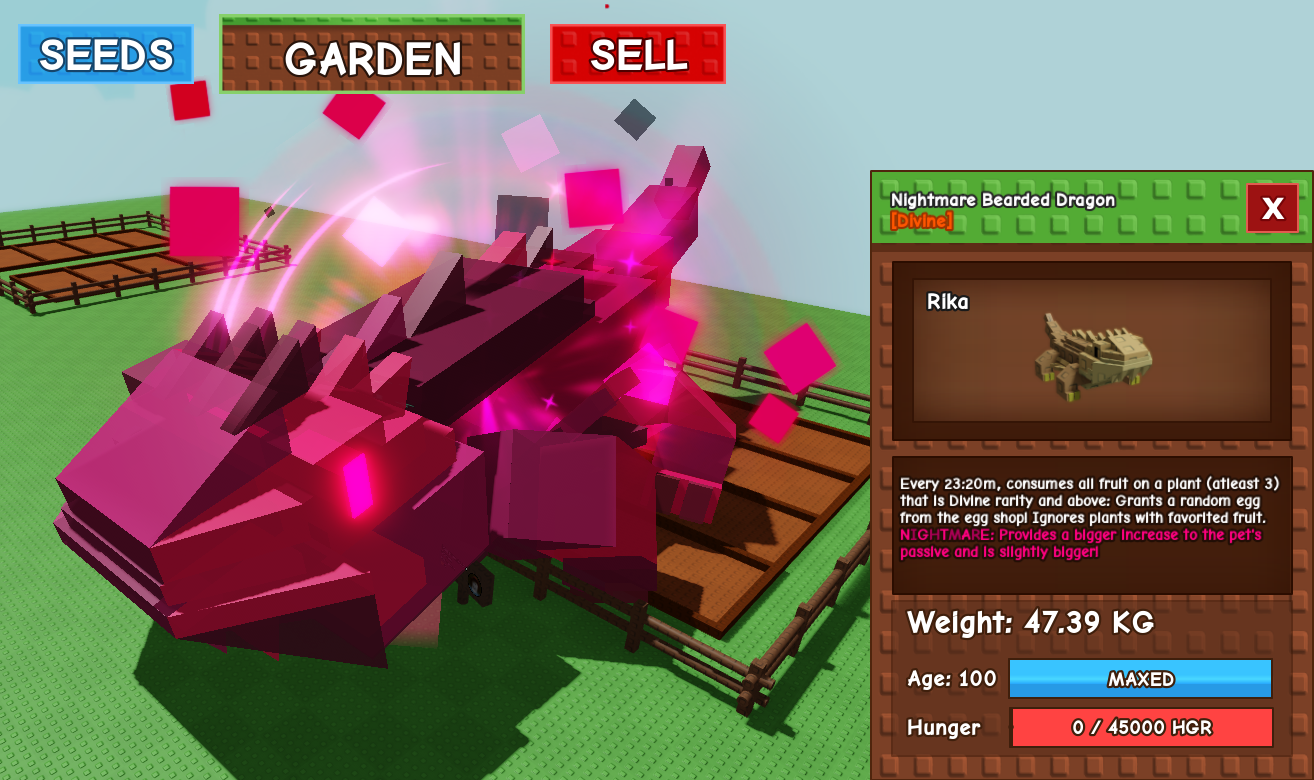Close the Nightmare Bearded Dragon panel
The image size is (1314, 780).
pyautogui.click(x=1272, y=208)
